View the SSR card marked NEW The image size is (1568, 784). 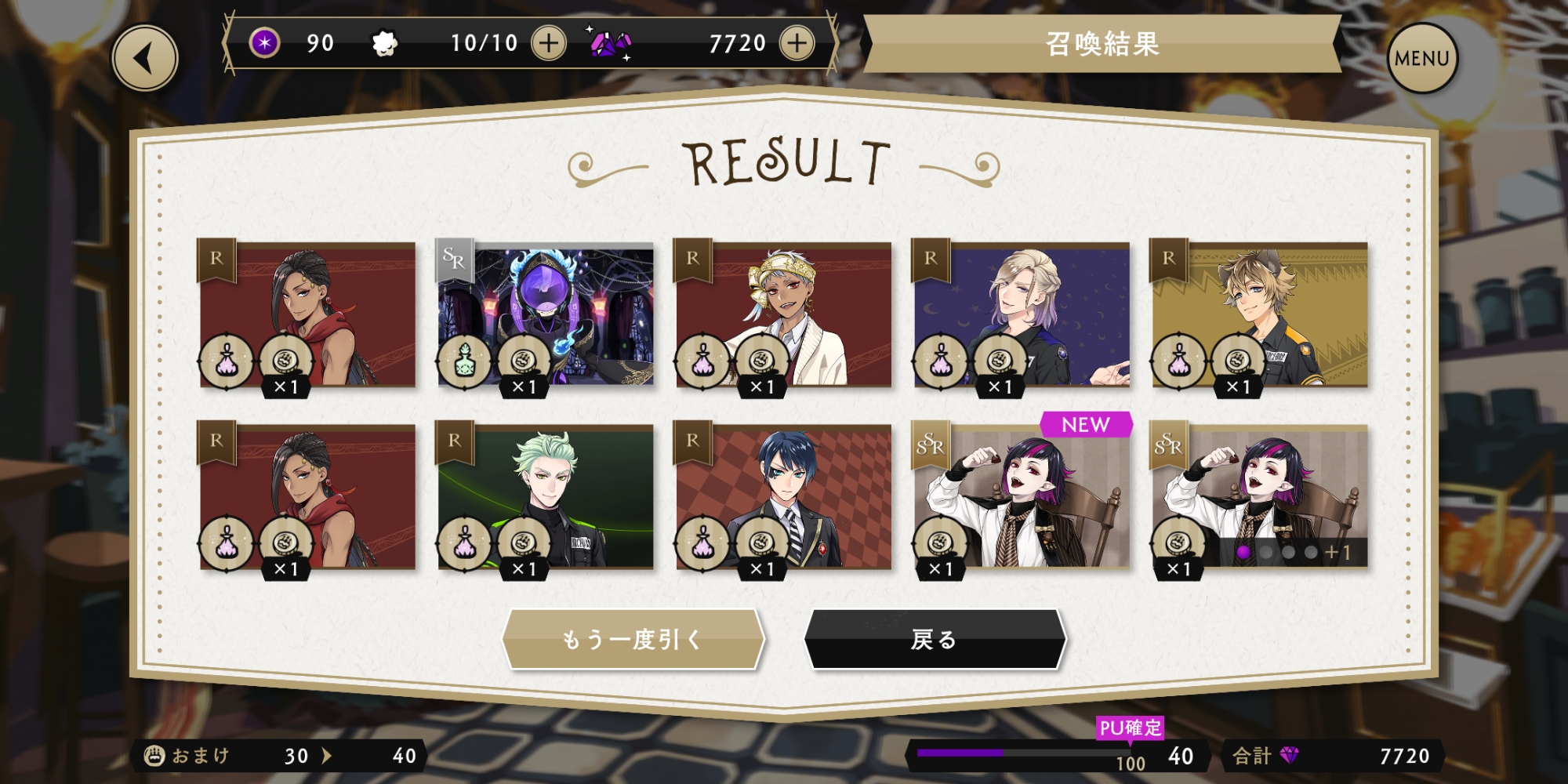point(1022,497)
